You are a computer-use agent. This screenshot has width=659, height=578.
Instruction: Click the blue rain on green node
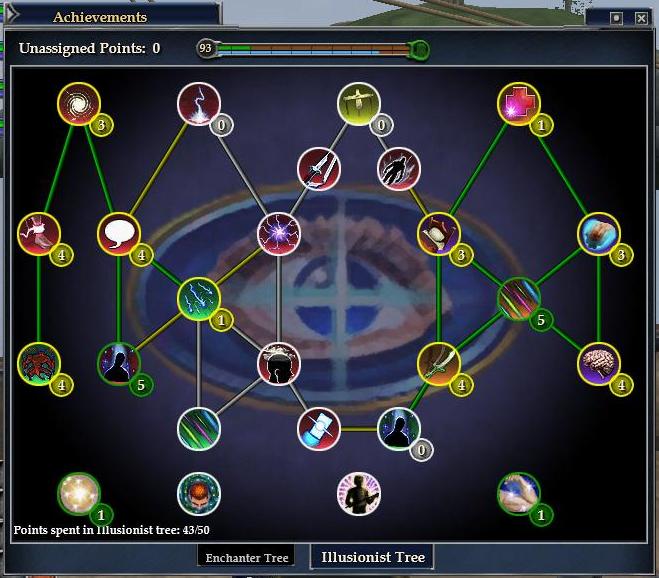click(198, 299)
